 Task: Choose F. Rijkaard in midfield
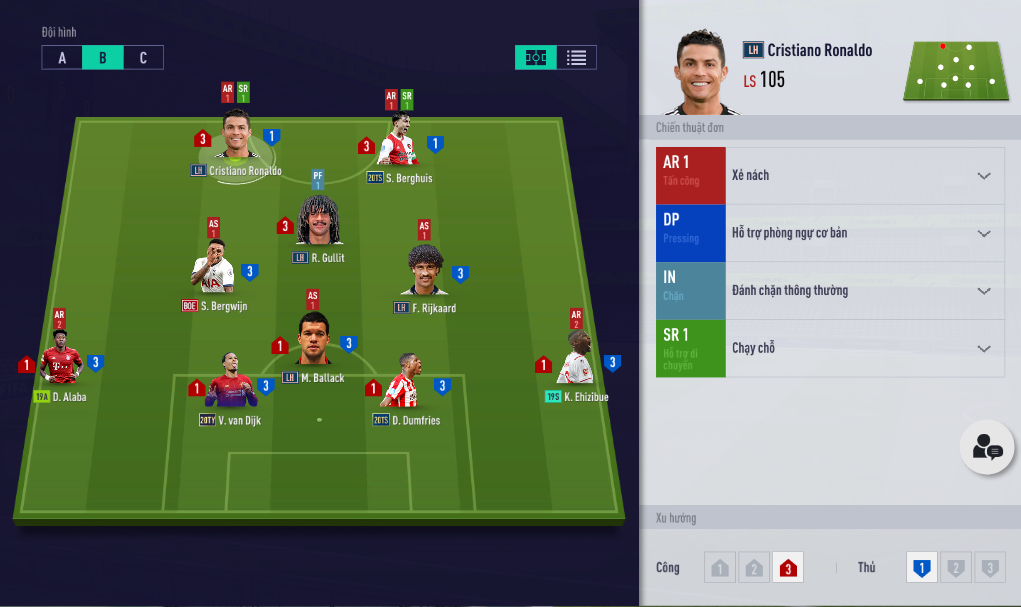(x=426, y=272)
